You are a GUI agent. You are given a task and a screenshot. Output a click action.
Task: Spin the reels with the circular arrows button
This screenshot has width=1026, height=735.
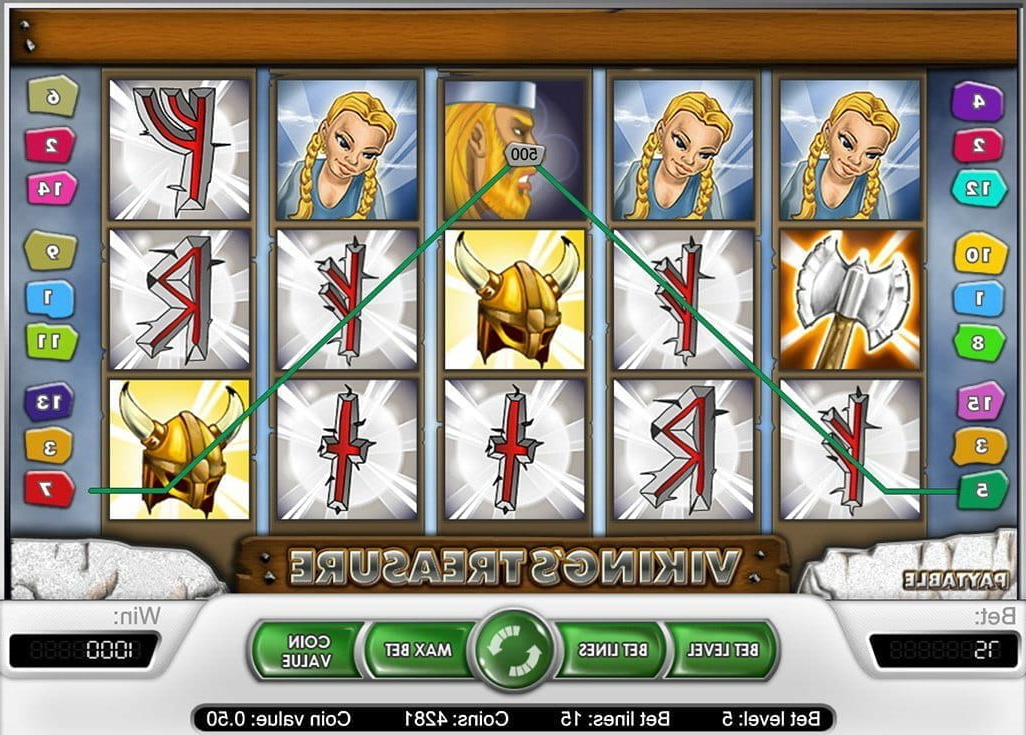pos(514,650)
